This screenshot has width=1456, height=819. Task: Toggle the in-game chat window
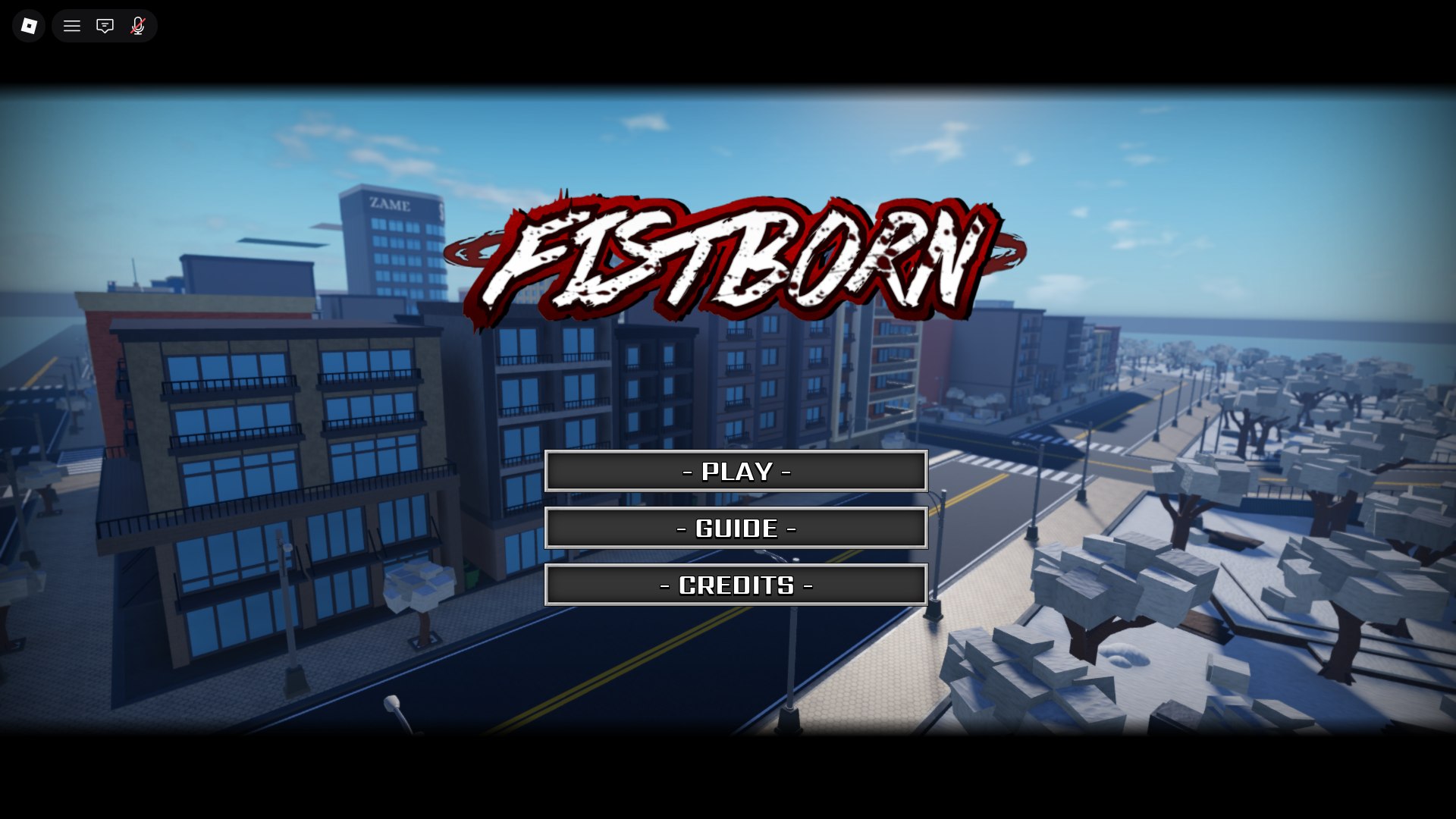(x=105, y=25)
